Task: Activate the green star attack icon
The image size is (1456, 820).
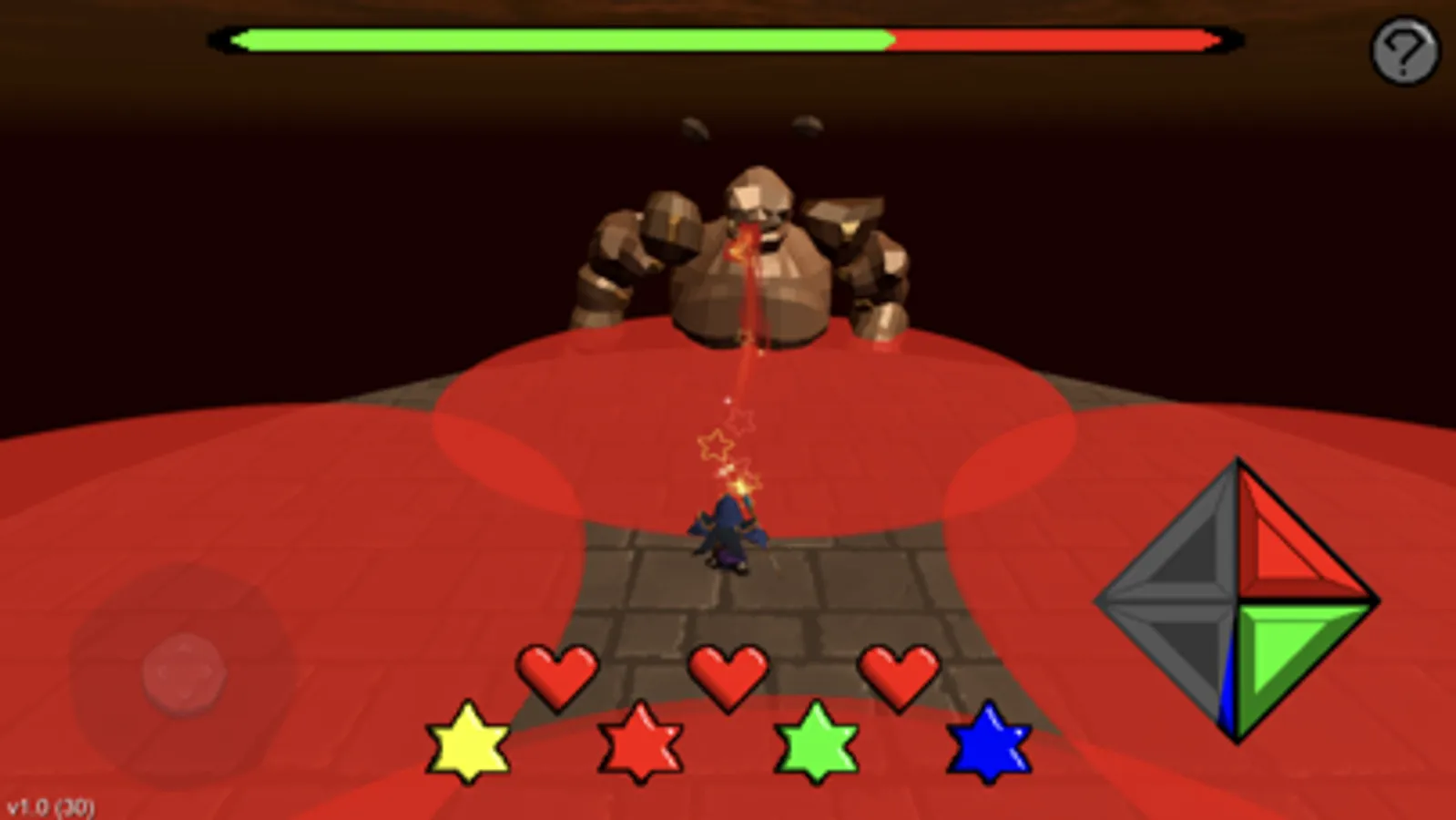Action: [x=816, y=745]
